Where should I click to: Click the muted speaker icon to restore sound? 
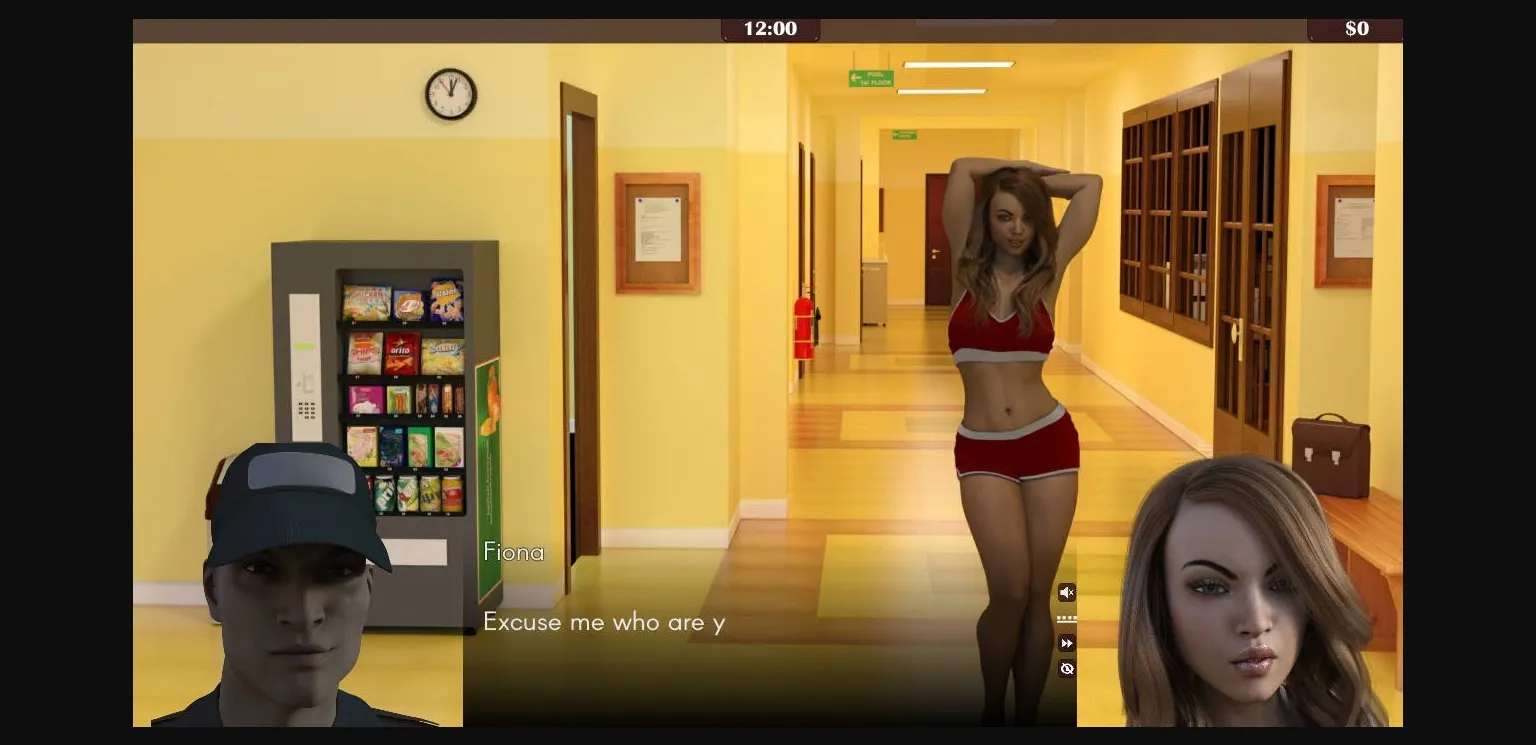(1067, 592)
